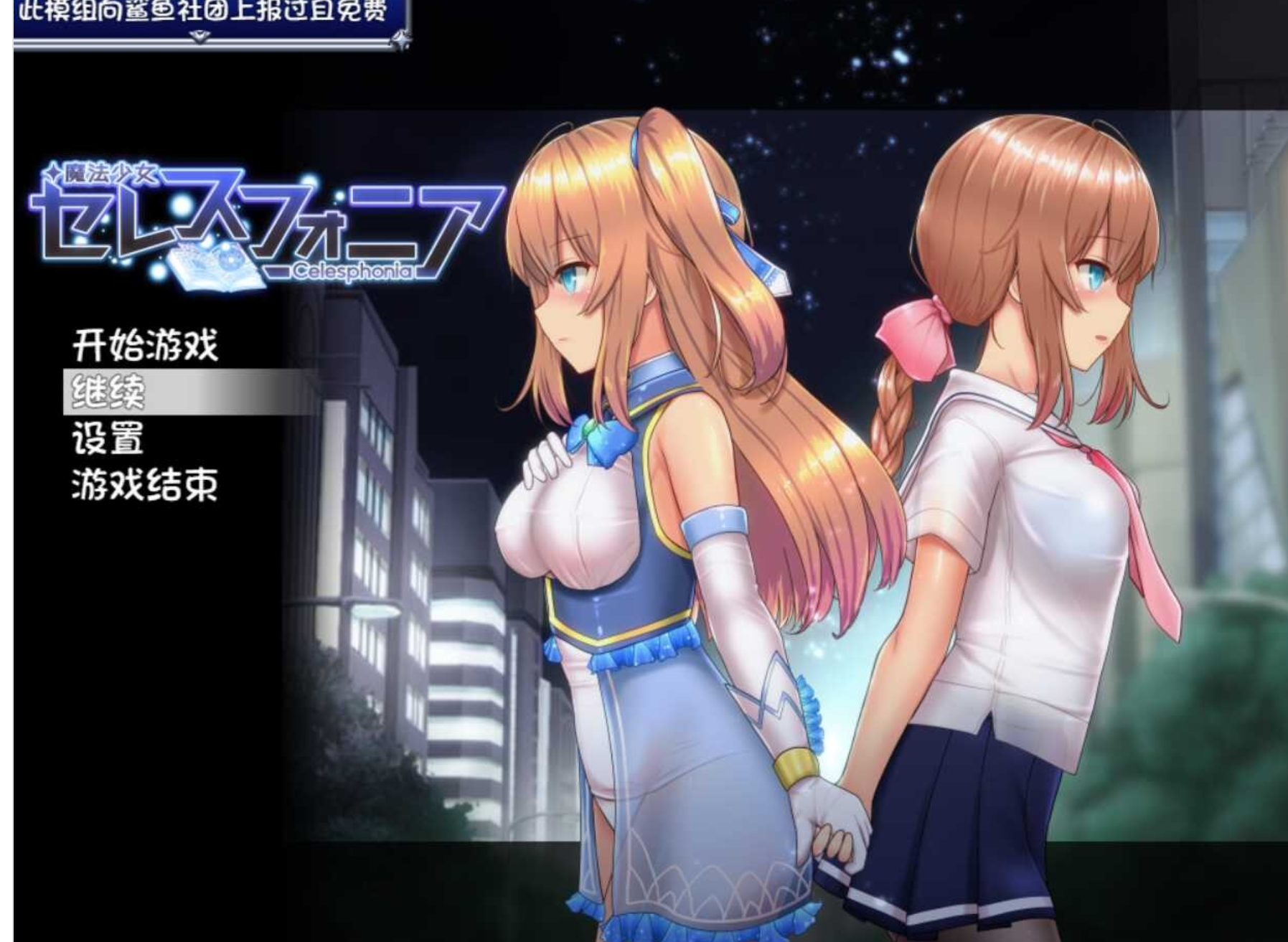Collapse the top mod notice panel
This screenshot has height=942, width=1288.
(x=201, y=11)
